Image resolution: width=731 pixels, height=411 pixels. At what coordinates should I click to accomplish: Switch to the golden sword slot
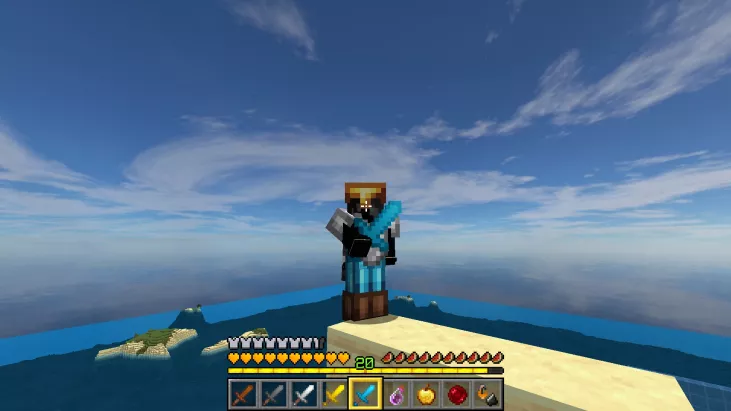pyautogui.click(x=333, y=394)
